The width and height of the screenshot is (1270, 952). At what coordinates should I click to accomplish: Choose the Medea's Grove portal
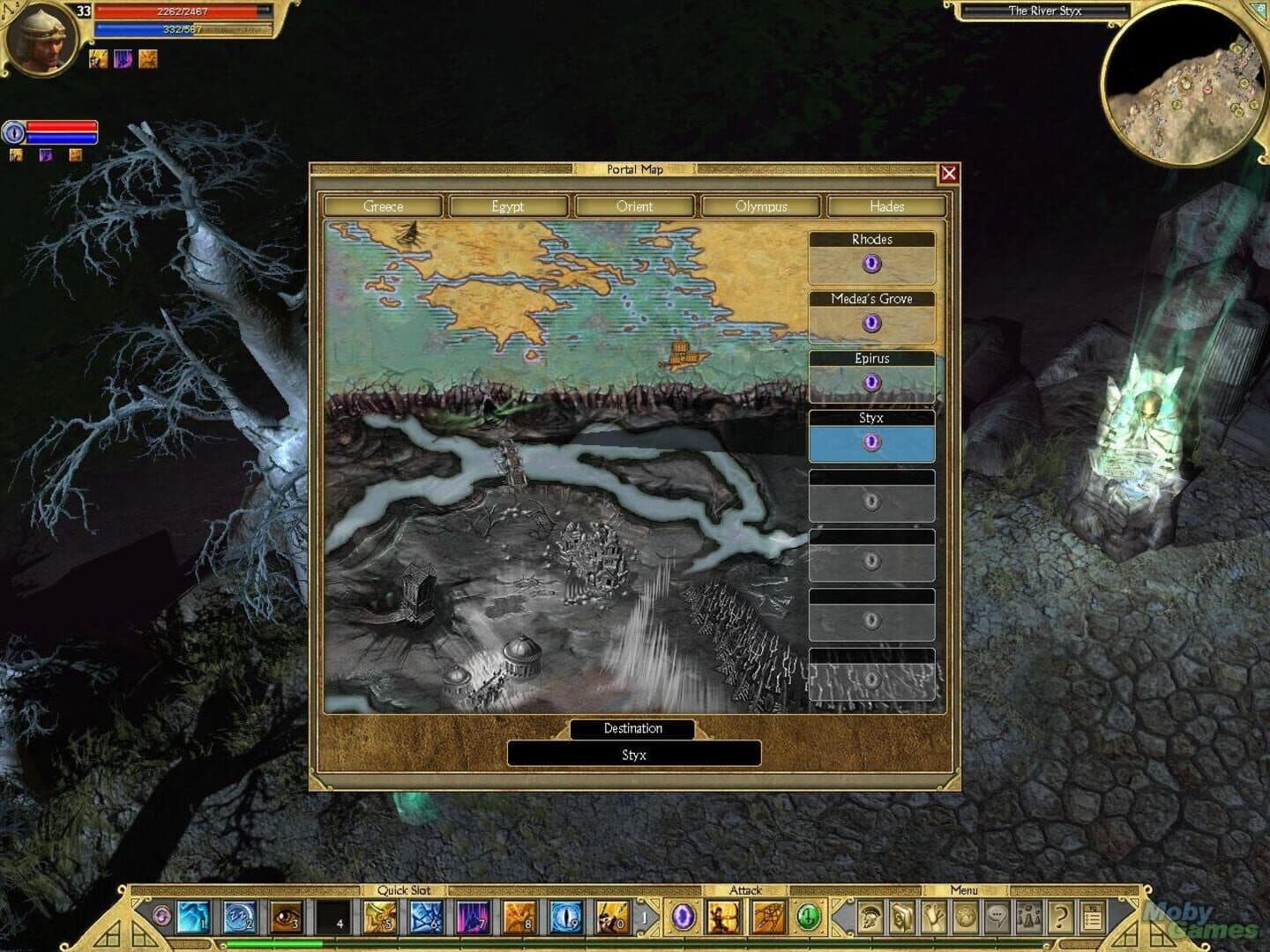click(871, 322)
